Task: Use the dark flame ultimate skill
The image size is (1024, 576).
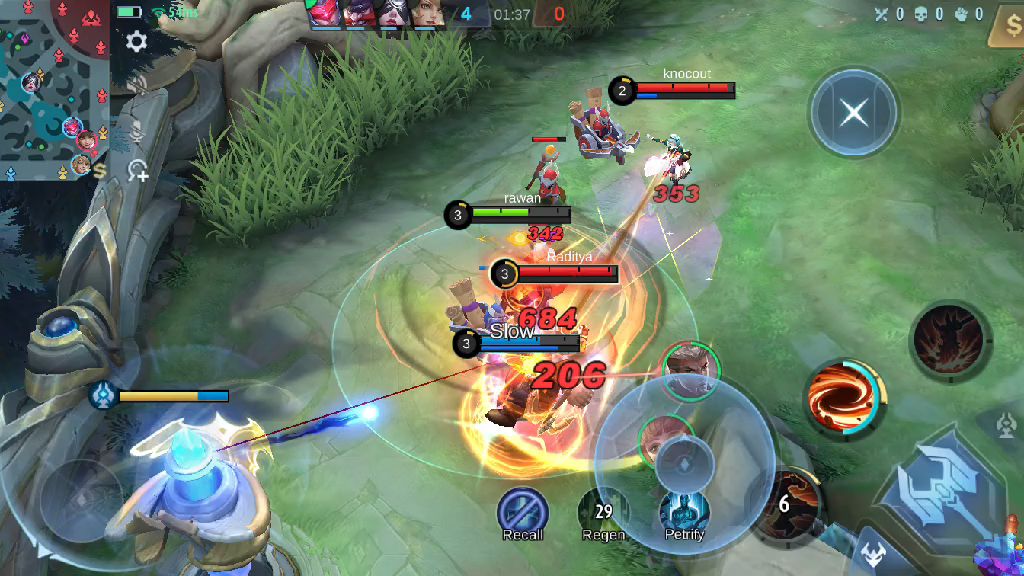Action: [x=950, y=341]
